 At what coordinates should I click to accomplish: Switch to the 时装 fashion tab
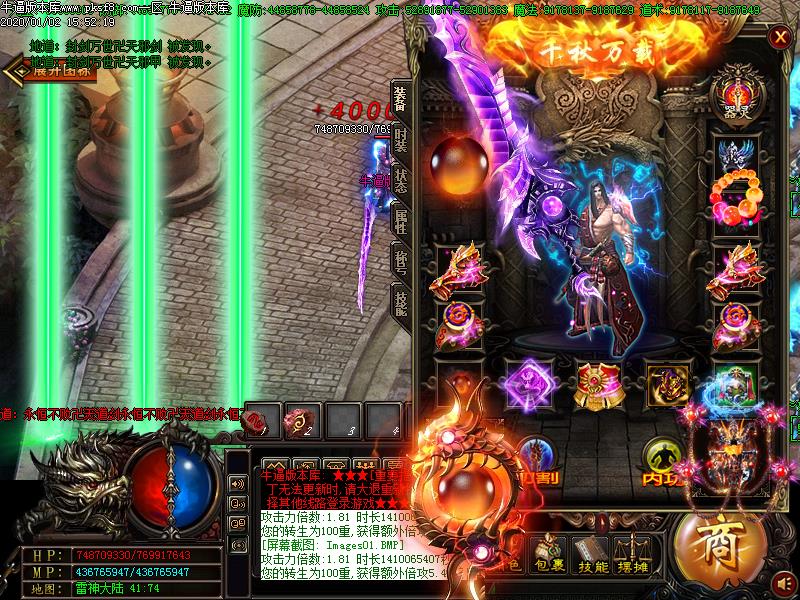400,140
